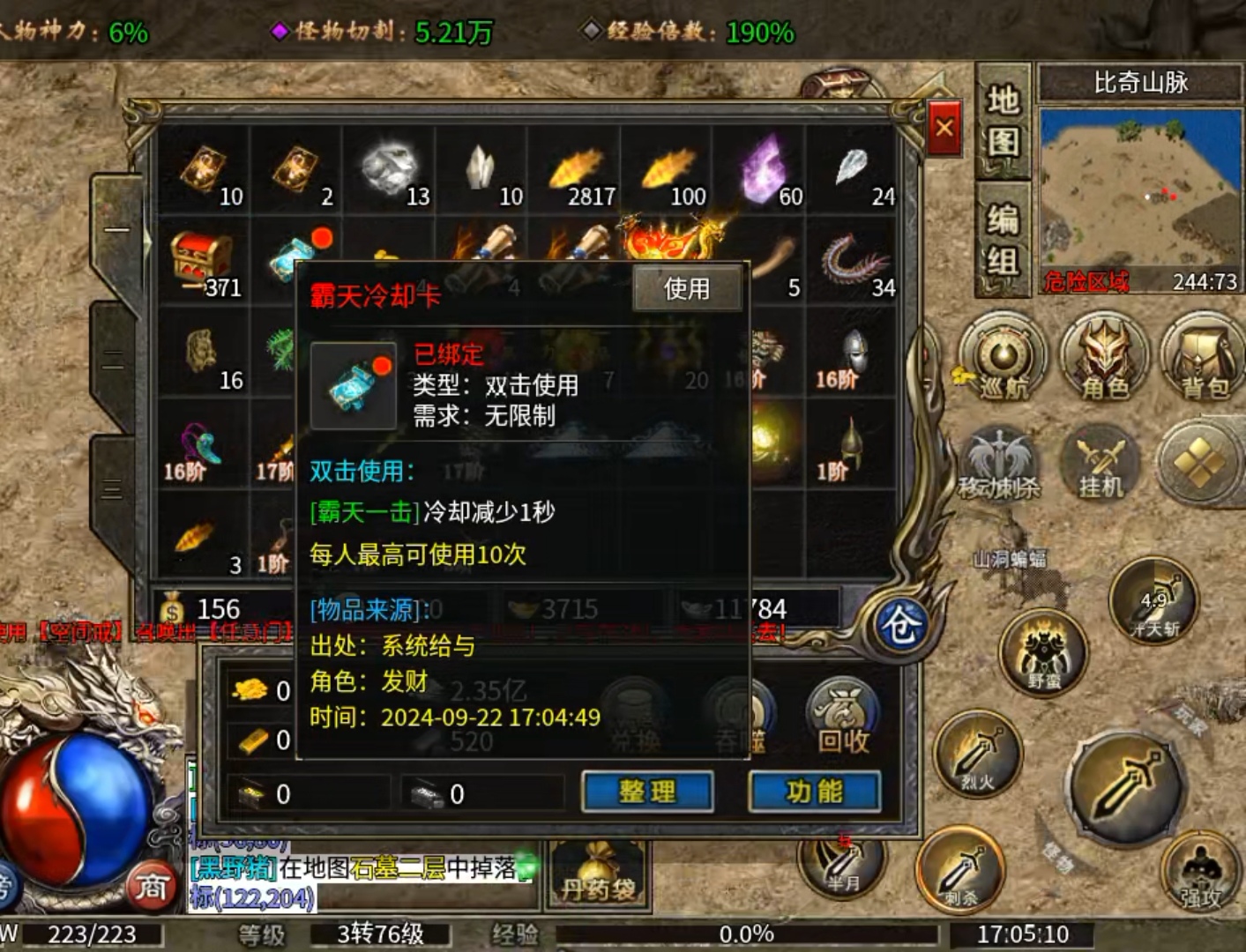Viewport: 1246px width, 952px height.
Task: Open the 角色 character sheet
Action: point(1104,359)
